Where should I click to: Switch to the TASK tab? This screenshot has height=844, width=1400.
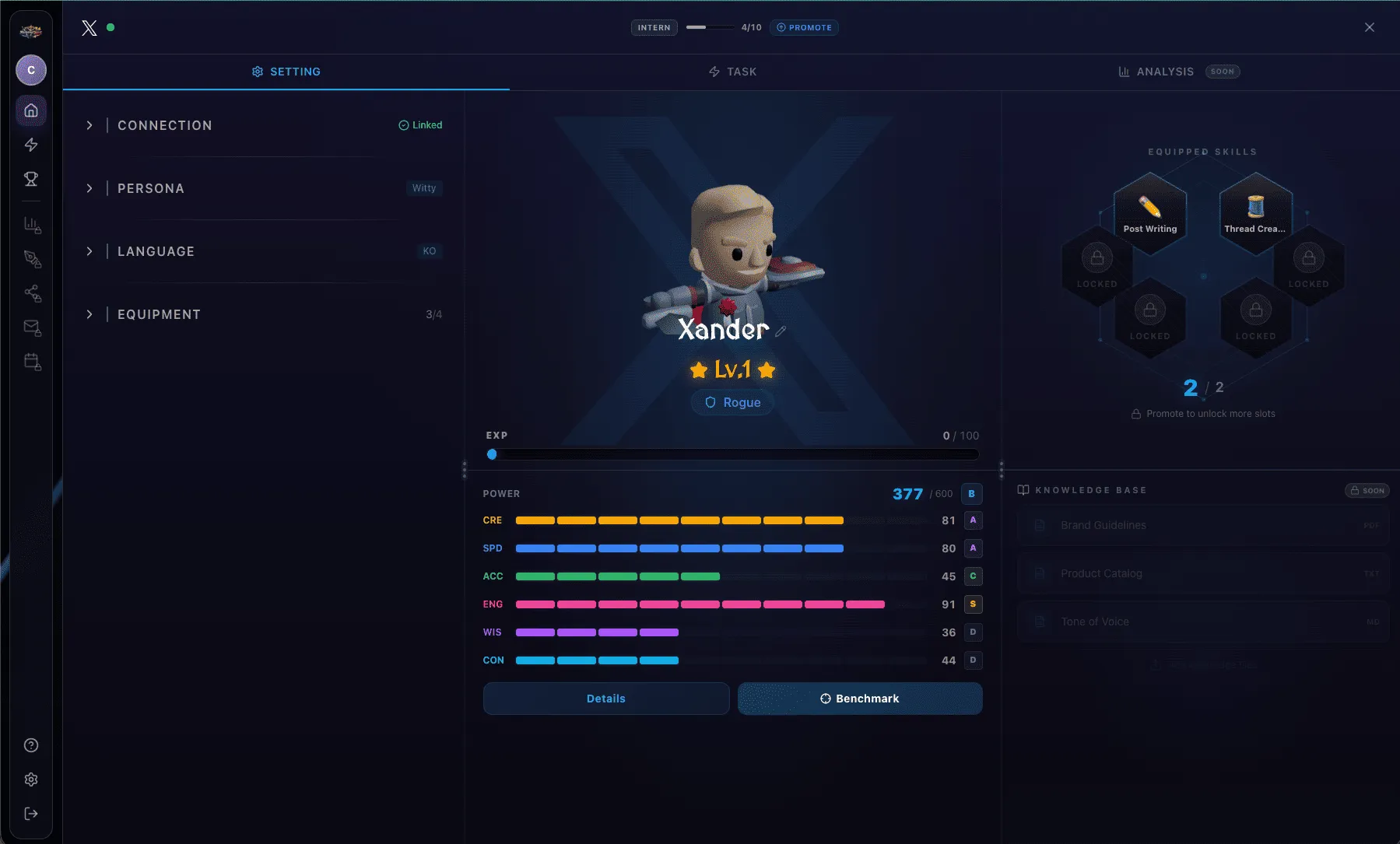[x=732, y=71]
